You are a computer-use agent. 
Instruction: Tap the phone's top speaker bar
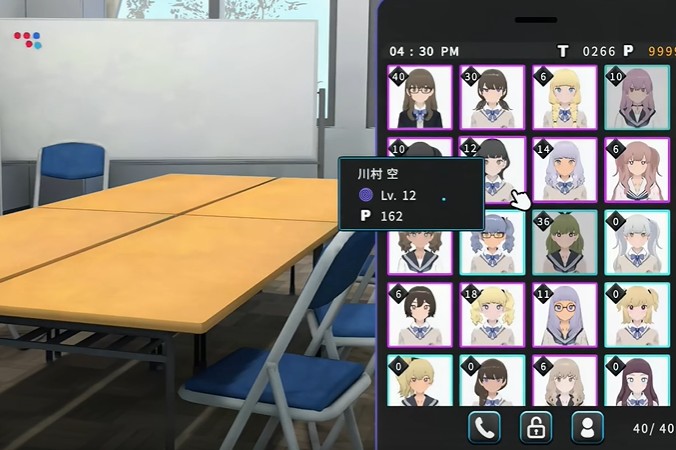(x=529, y=20)
